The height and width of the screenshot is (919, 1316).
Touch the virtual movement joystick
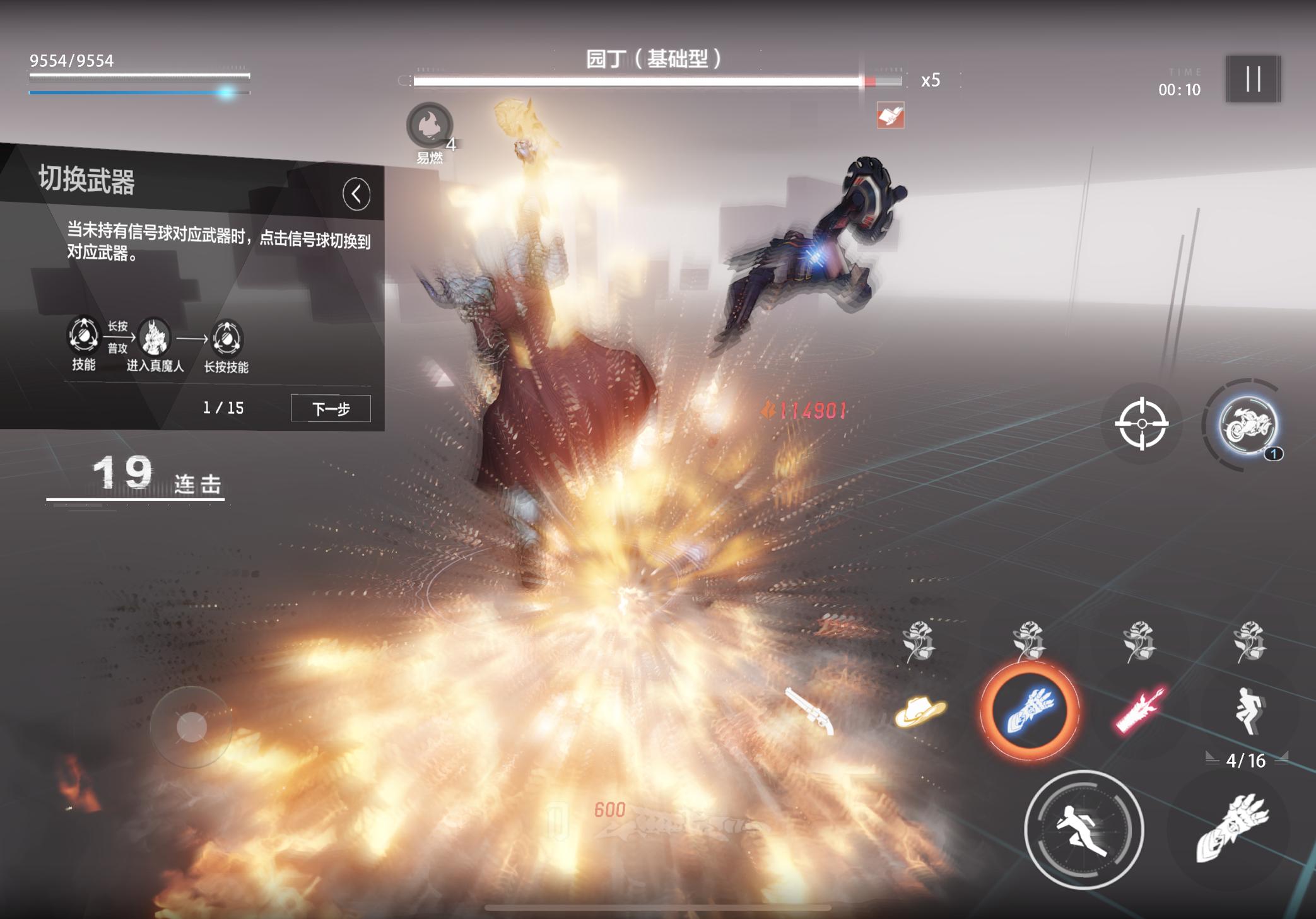[x=191, y=727]
